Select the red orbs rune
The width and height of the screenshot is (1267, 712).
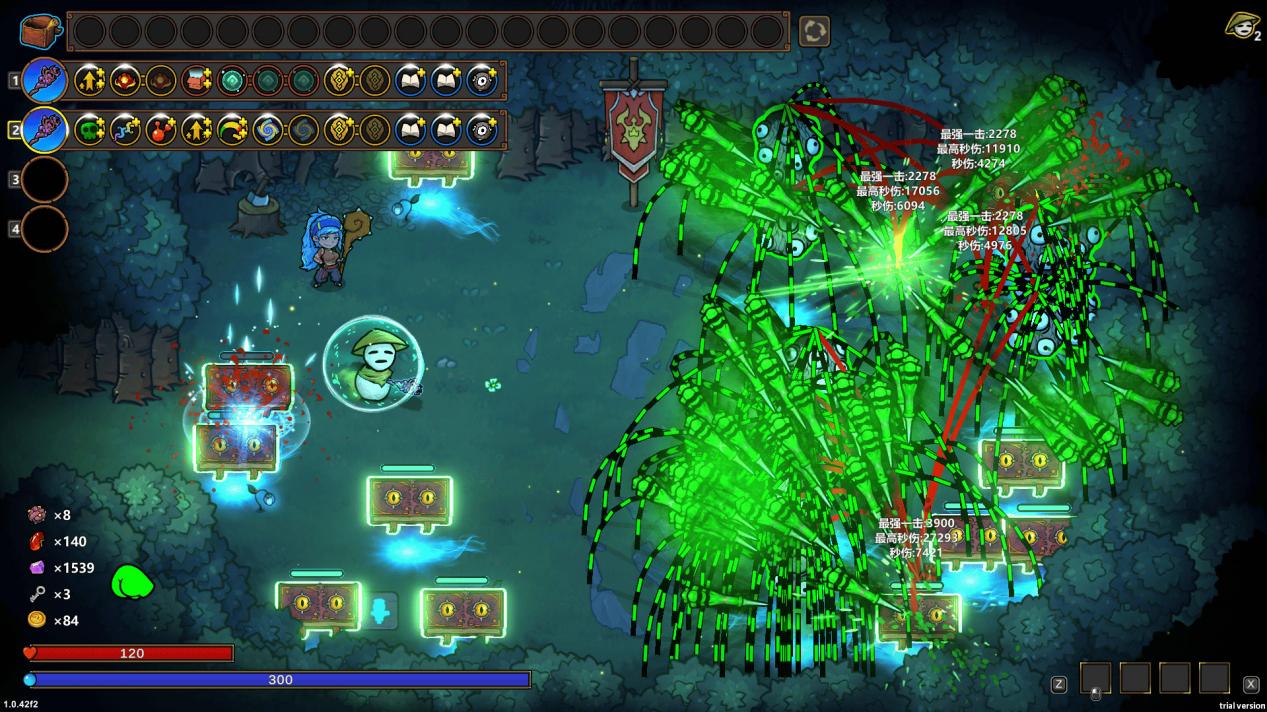click(161, 129)
